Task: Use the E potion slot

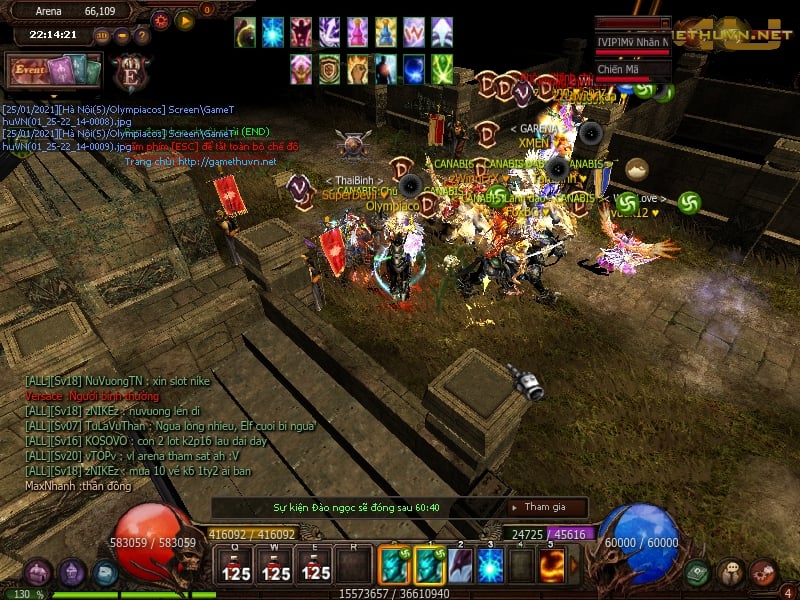Action: (x=315, y=566)
